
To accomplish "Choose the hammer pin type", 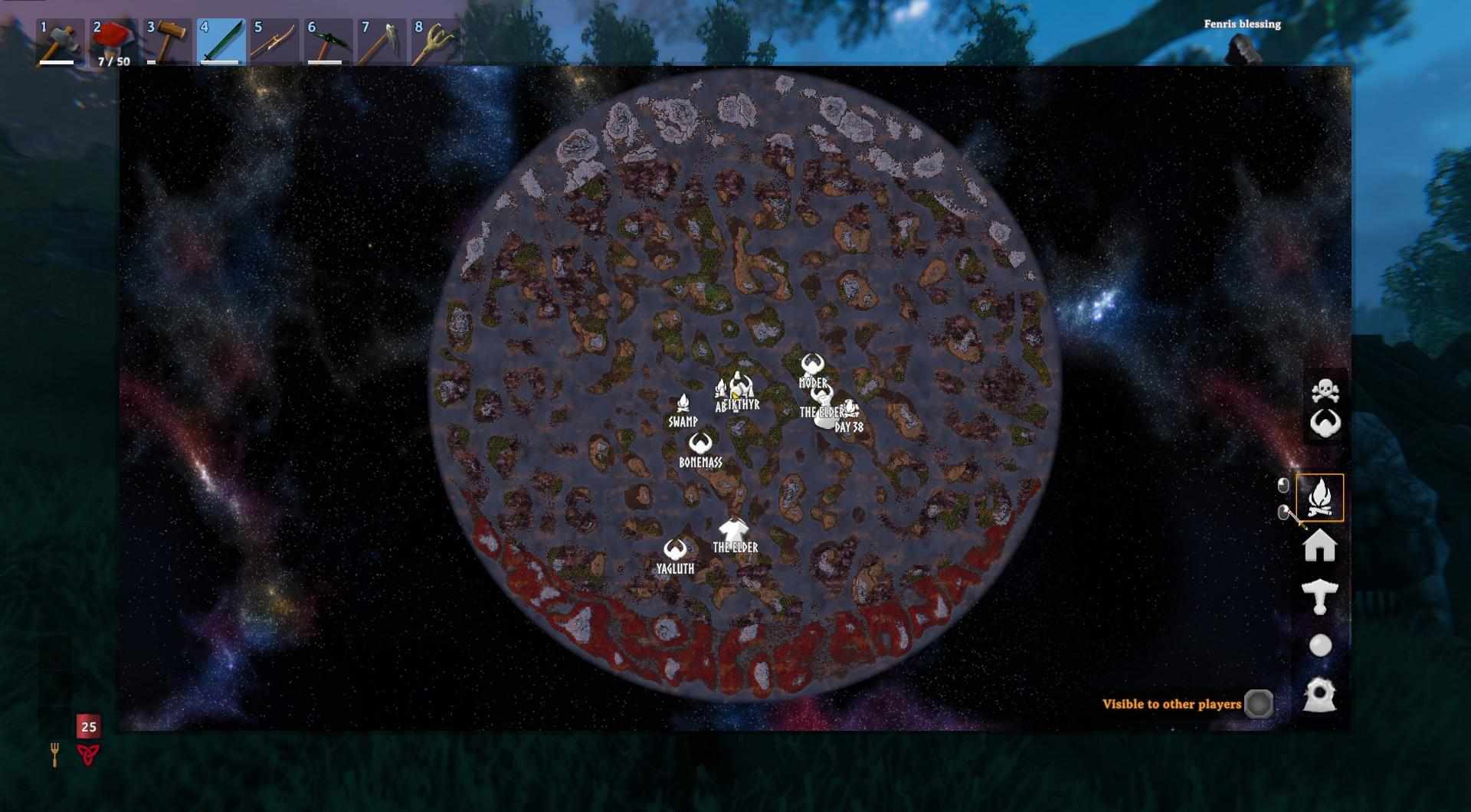I will tap(1319, 597).
